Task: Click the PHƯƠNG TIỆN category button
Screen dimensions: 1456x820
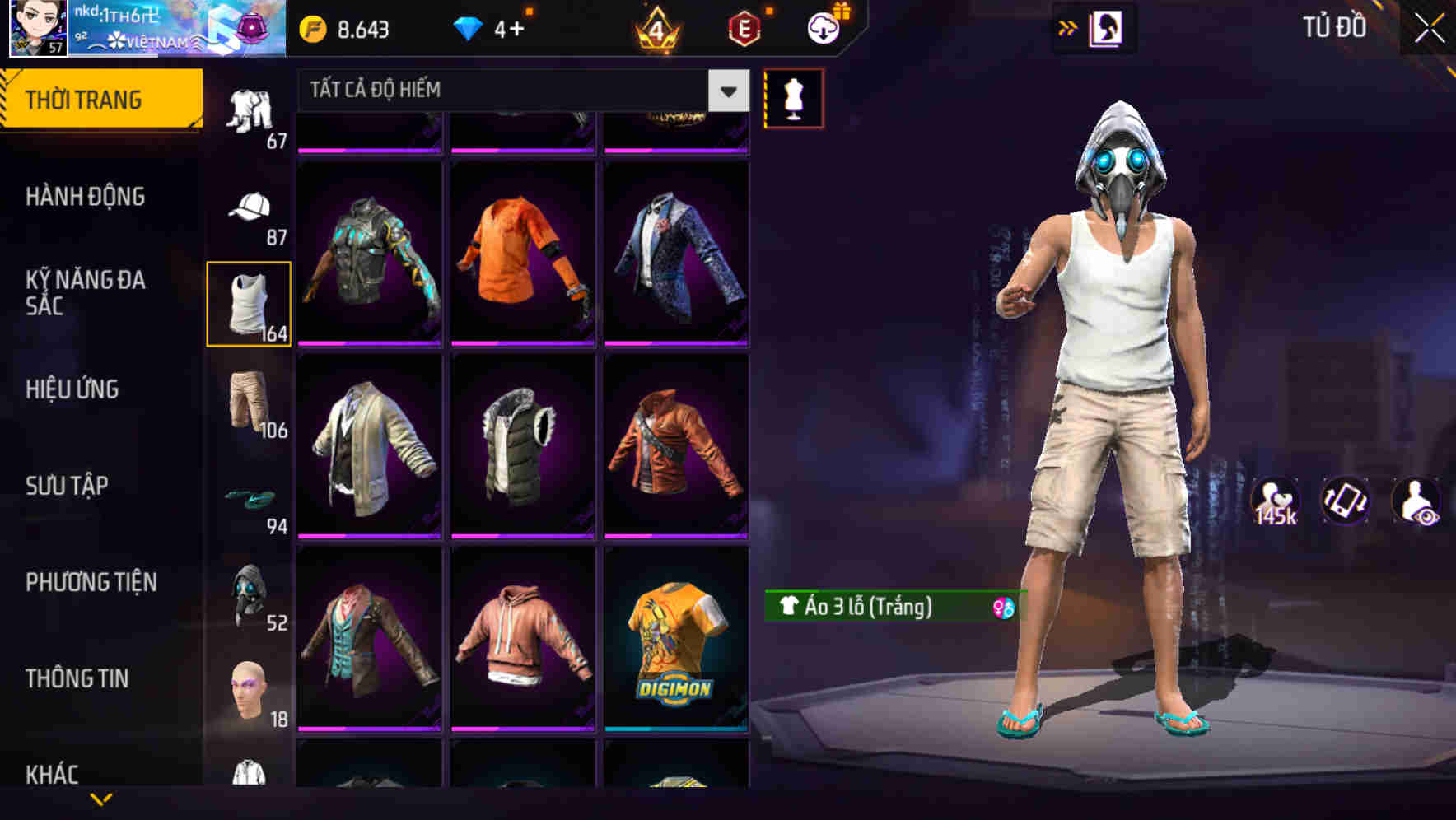Action: click(91, 581)
